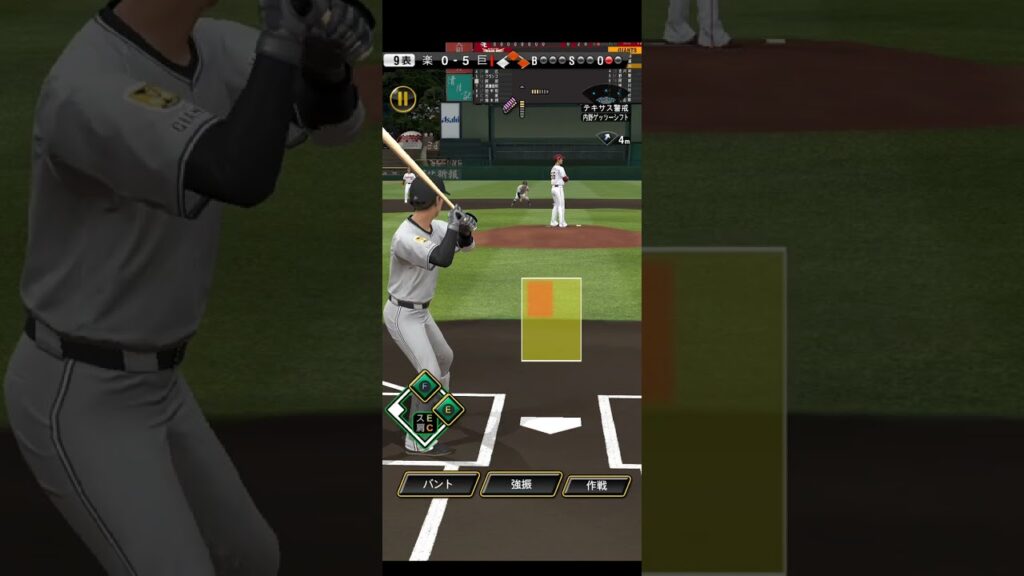Open the 作戦 (strategy) menu
Screen dimensions: 1024x576
click(x=596, y=486)
